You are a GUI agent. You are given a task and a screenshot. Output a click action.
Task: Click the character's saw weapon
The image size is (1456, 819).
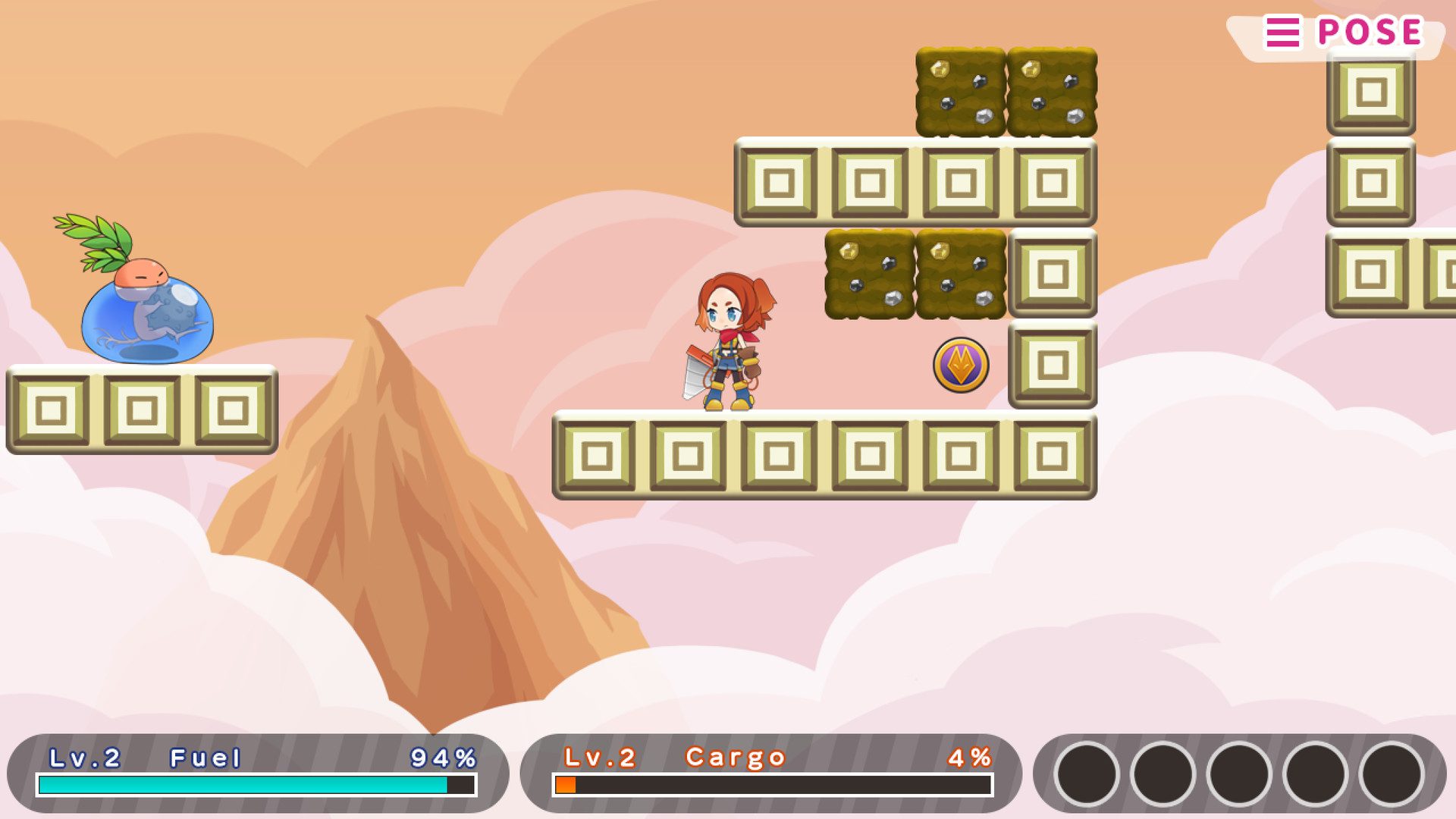click(694, 372)
